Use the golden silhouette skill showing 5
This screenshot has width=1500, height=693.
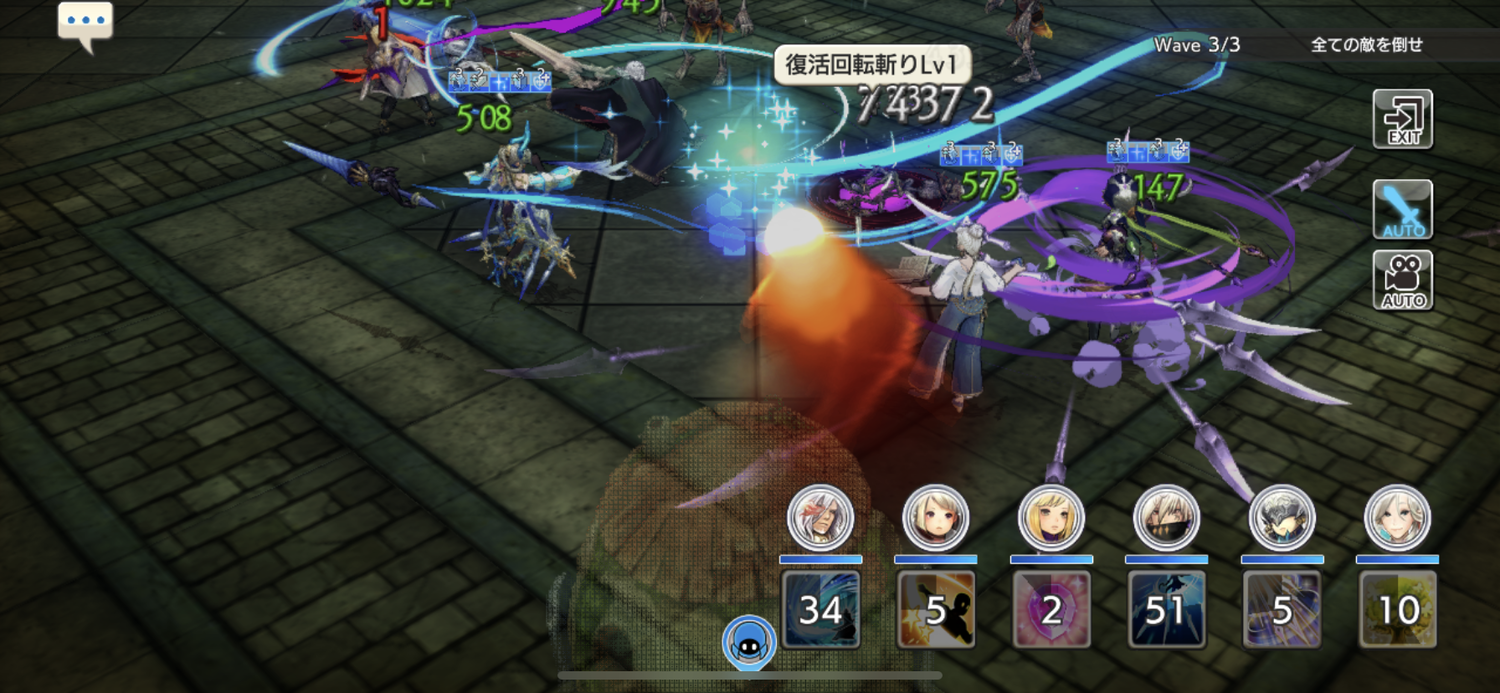coord(936,609)
